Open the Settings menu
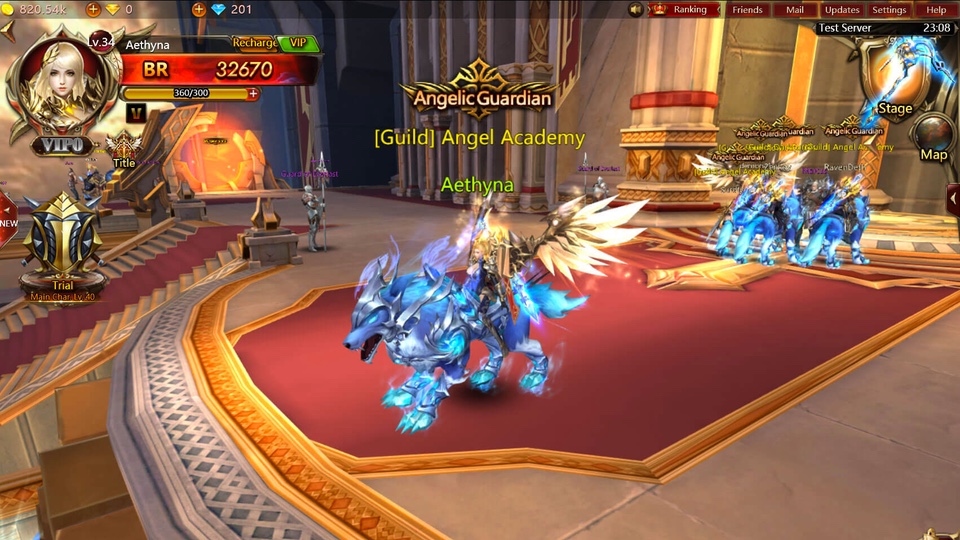This screenshot has width=960, height=540. tap(889, 10)
